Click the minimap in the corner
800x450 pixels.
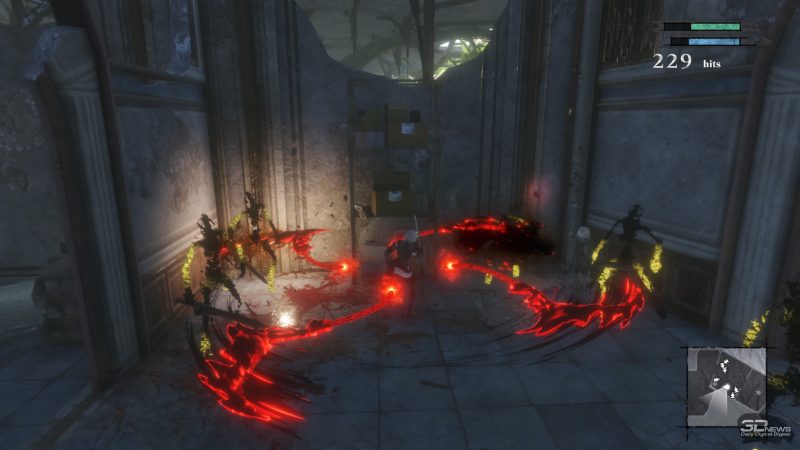tap(726, 386)
